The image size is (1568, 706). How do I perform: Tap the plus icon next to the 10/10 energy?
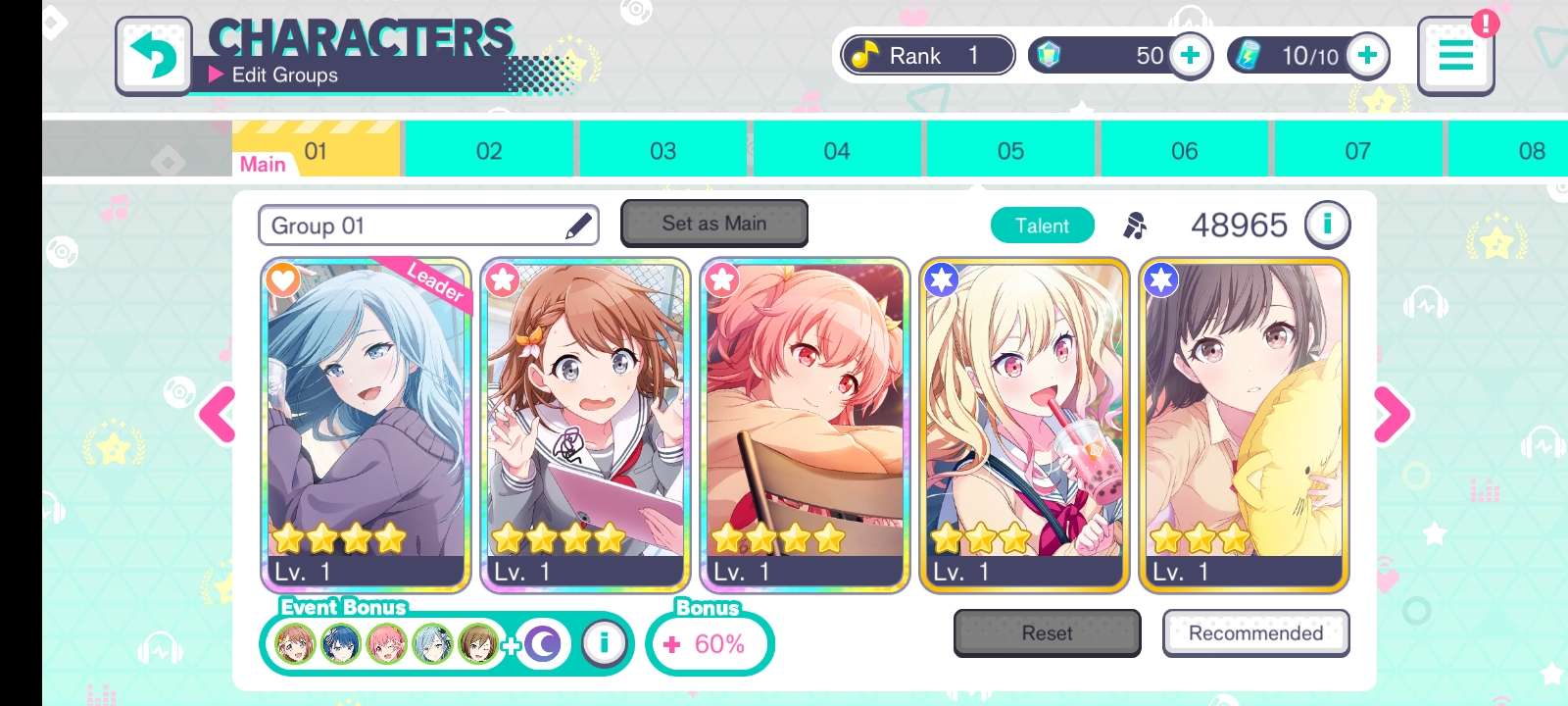pos(1366,56)
